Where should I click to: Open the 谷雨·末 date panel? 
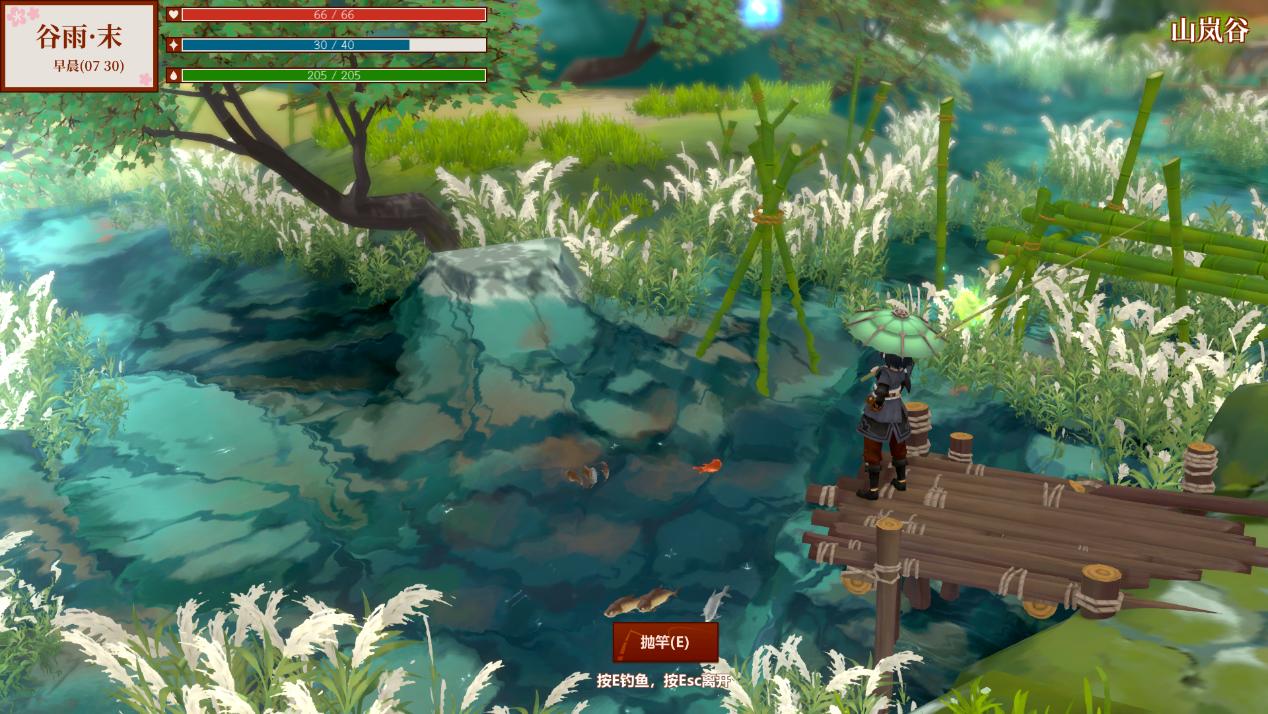79,46
